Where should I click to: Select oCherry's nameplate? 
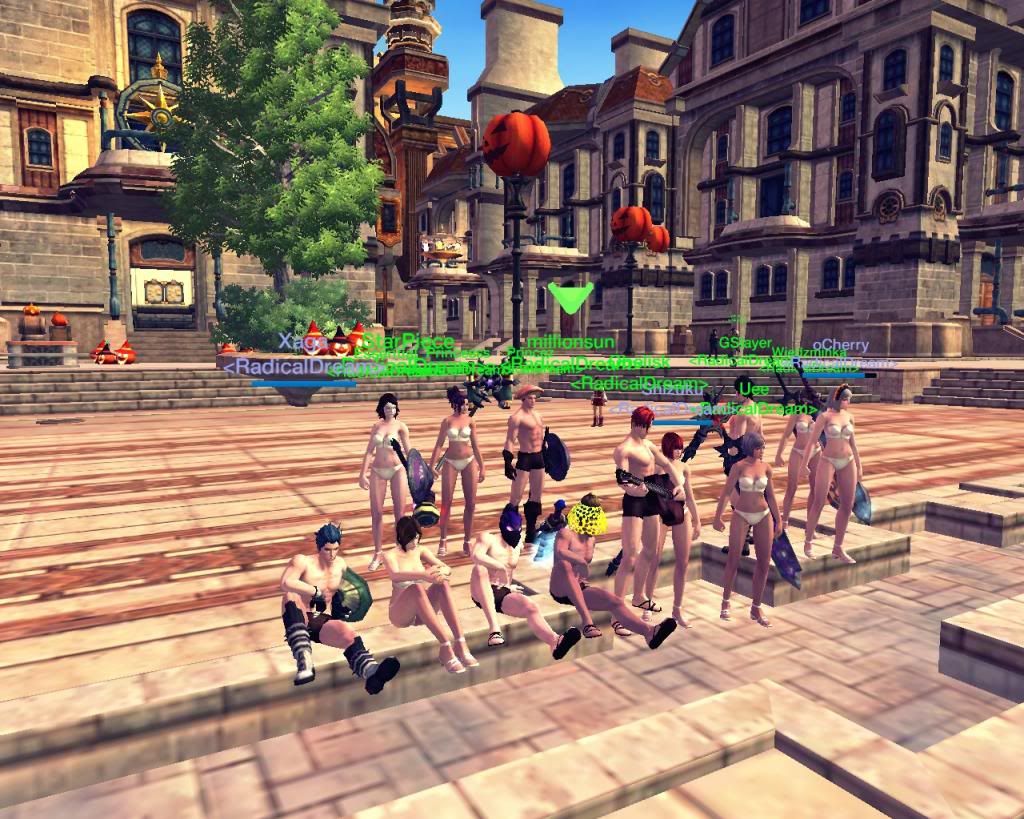coord(840,346)
